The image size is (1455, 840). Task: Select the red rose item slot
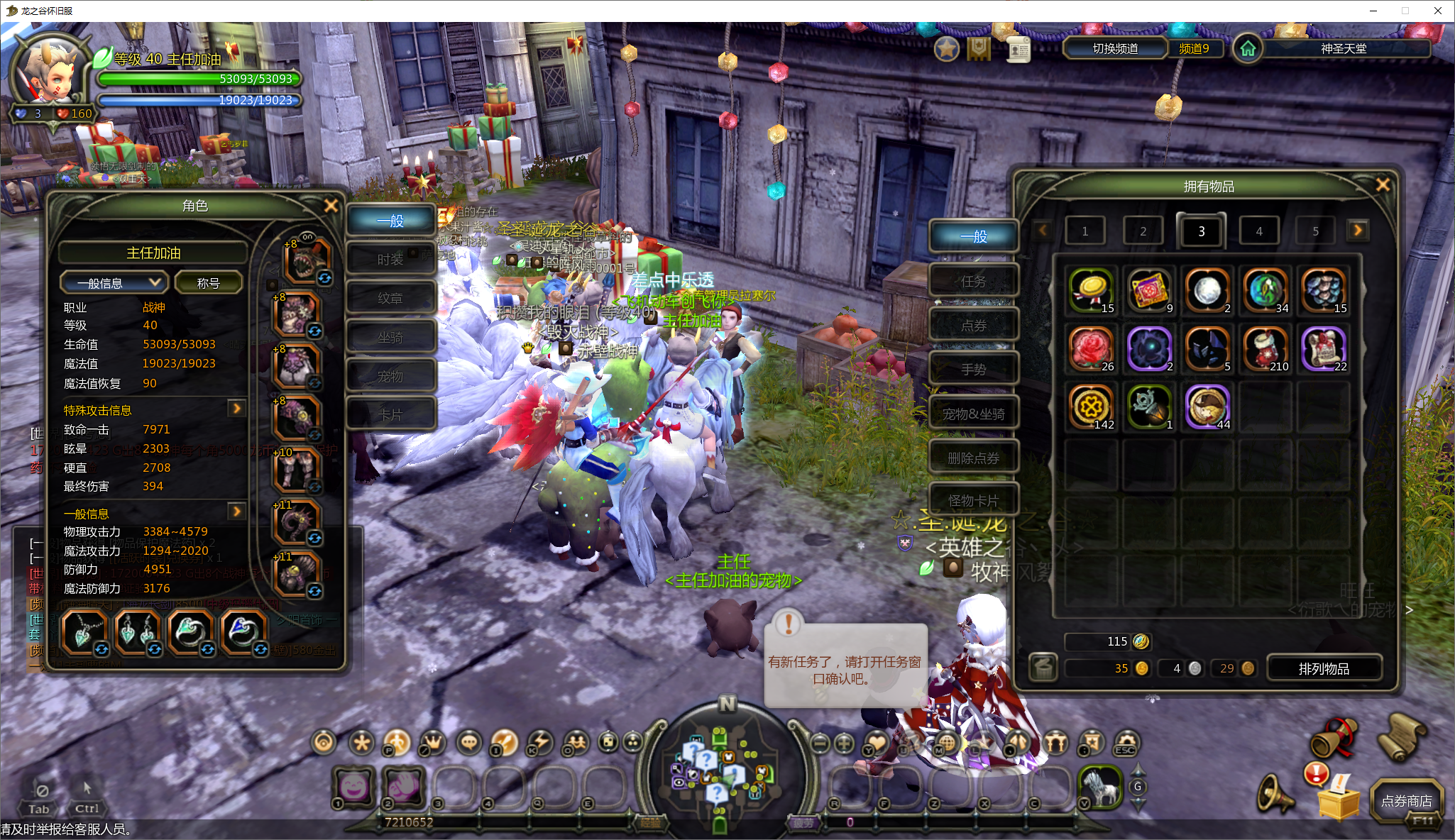(1092, 348)
